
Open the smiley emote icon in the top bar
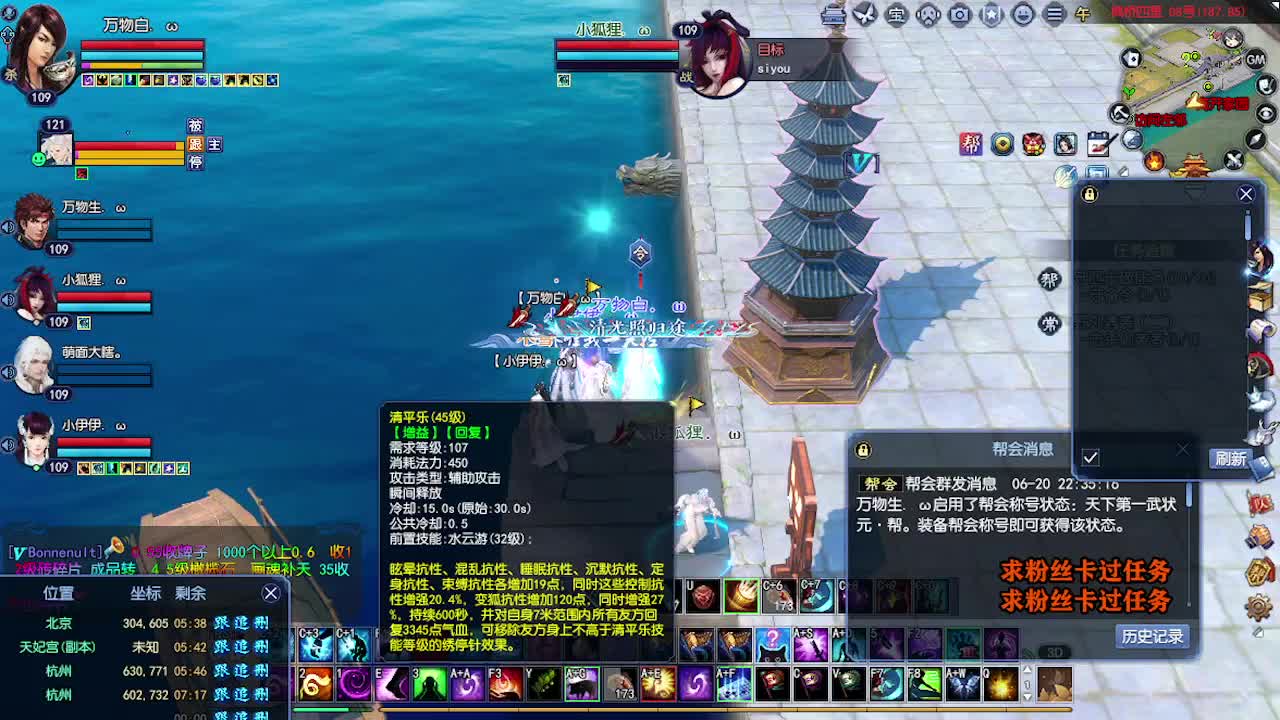click(1023, 14)
